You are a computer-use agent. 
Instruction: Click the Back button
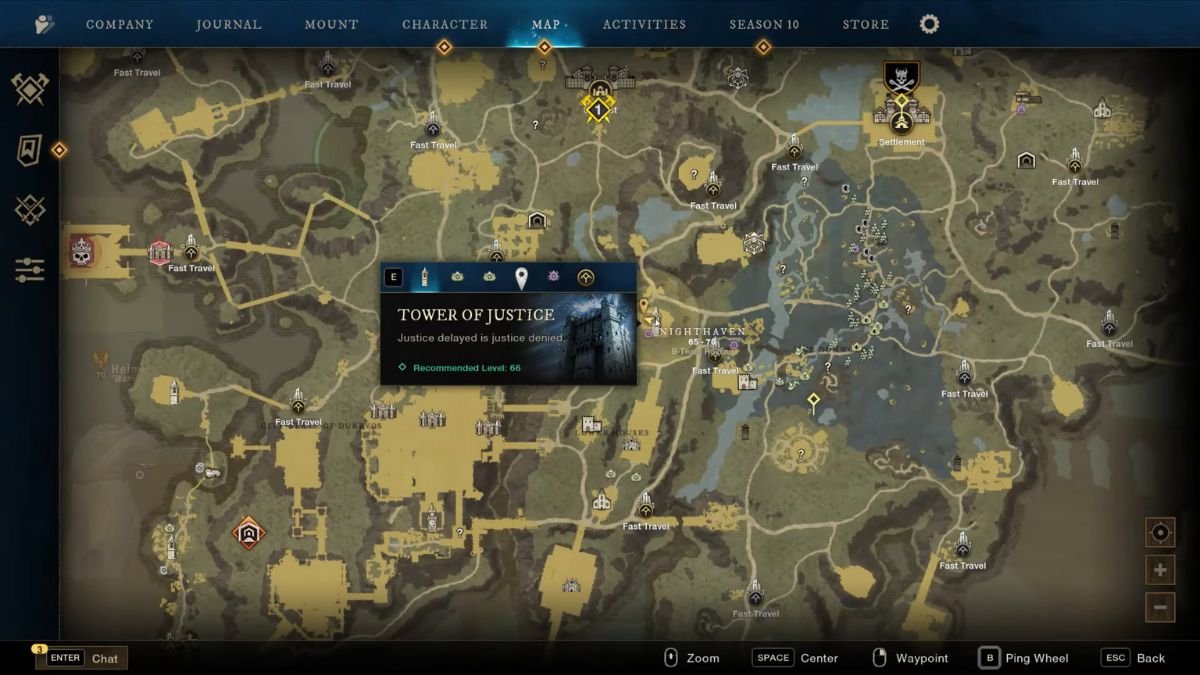pos(1135,658)
